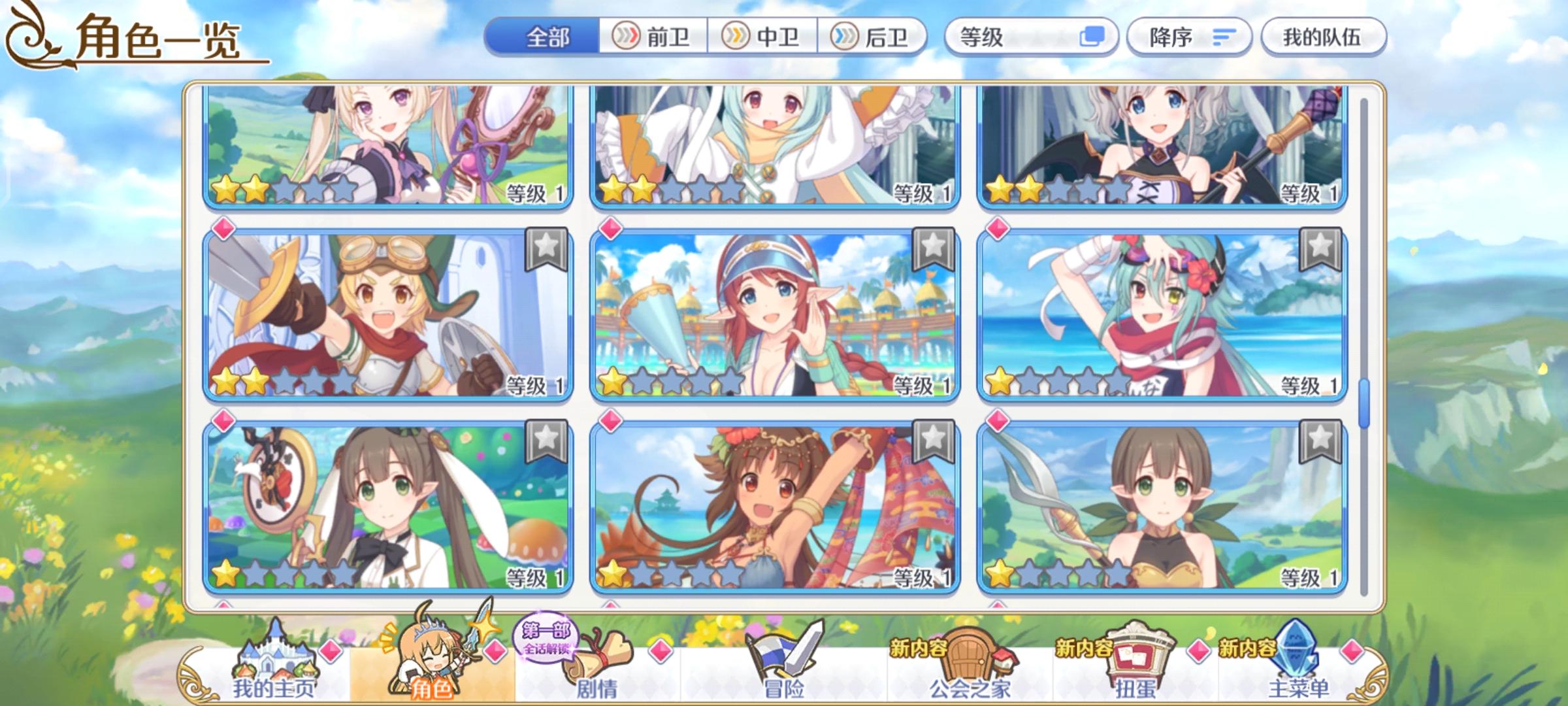Click the filter copy icon beside 等级

pos(1092,38)
